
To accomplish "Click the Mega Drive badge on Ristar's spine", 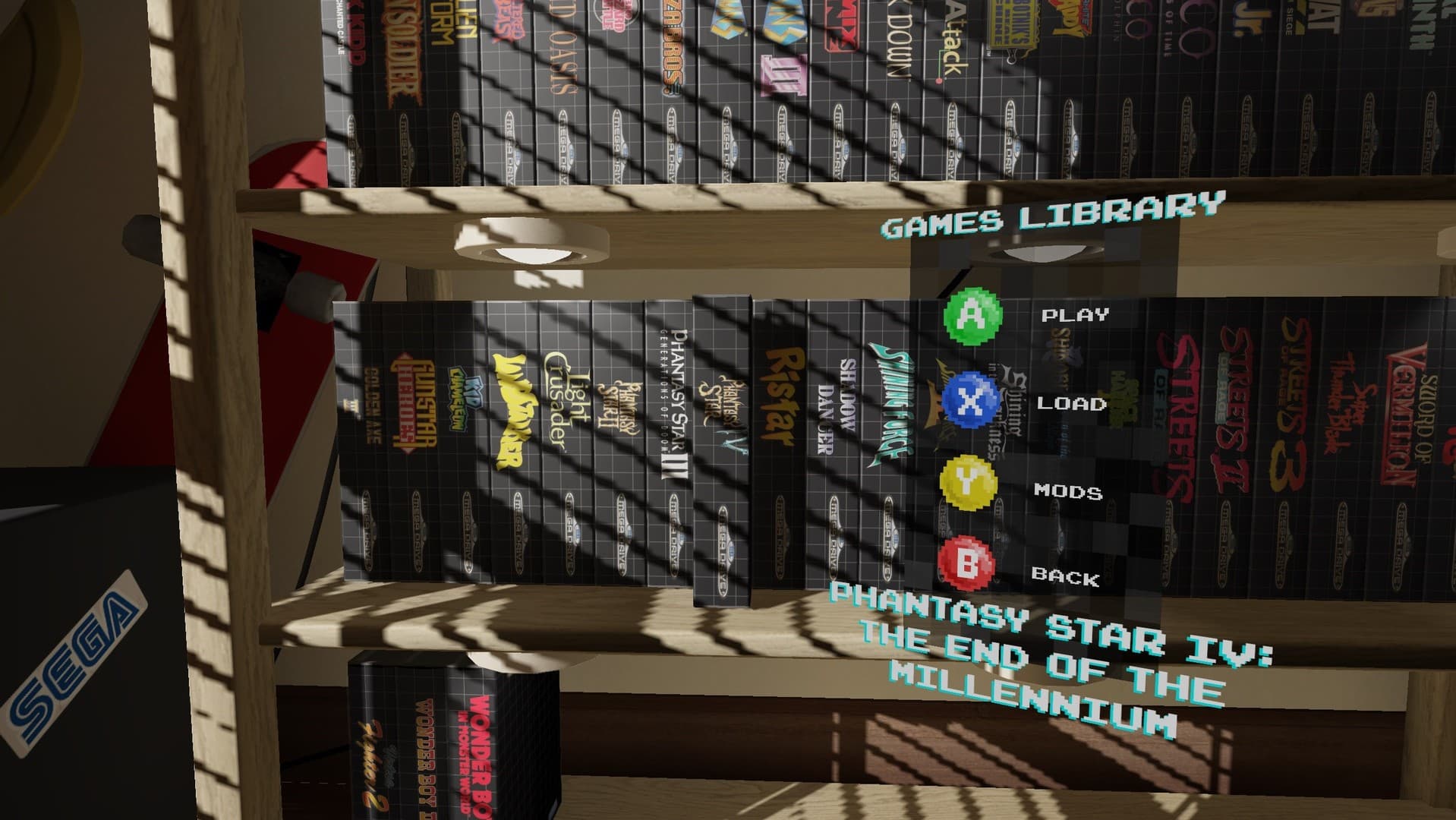I will [782, 535].
